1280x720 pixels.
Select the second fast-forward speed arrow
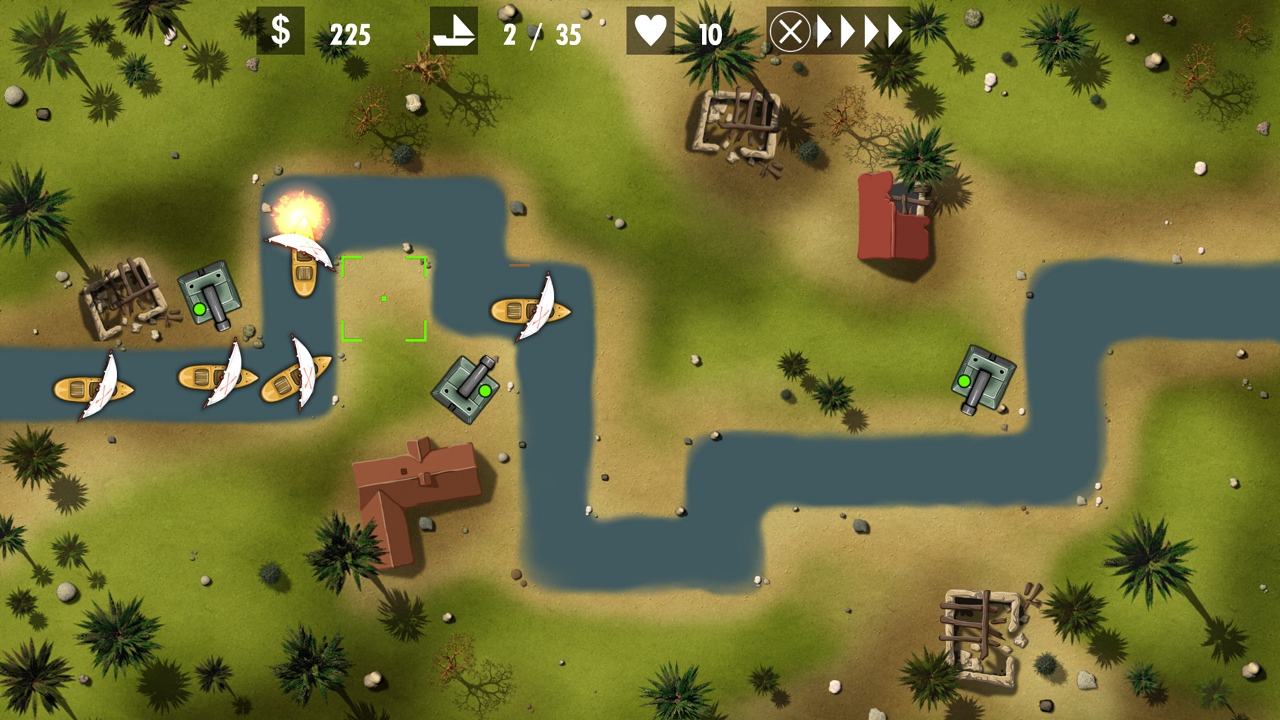(847, 31)
